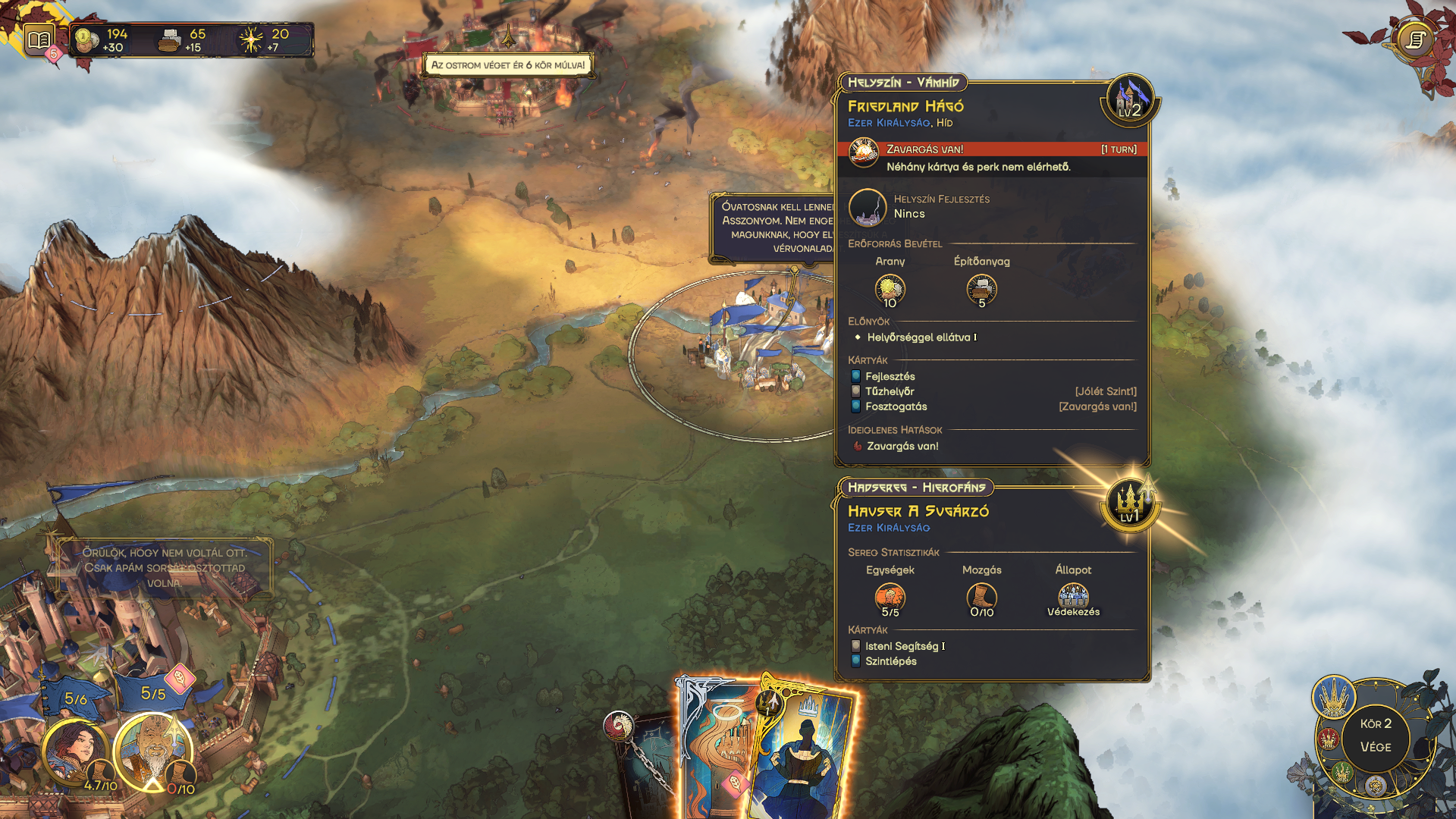The height and width of the screenshot is (819, 1456).
Task: Open the scroll menu icon
Action: [x=1414, y=39]
